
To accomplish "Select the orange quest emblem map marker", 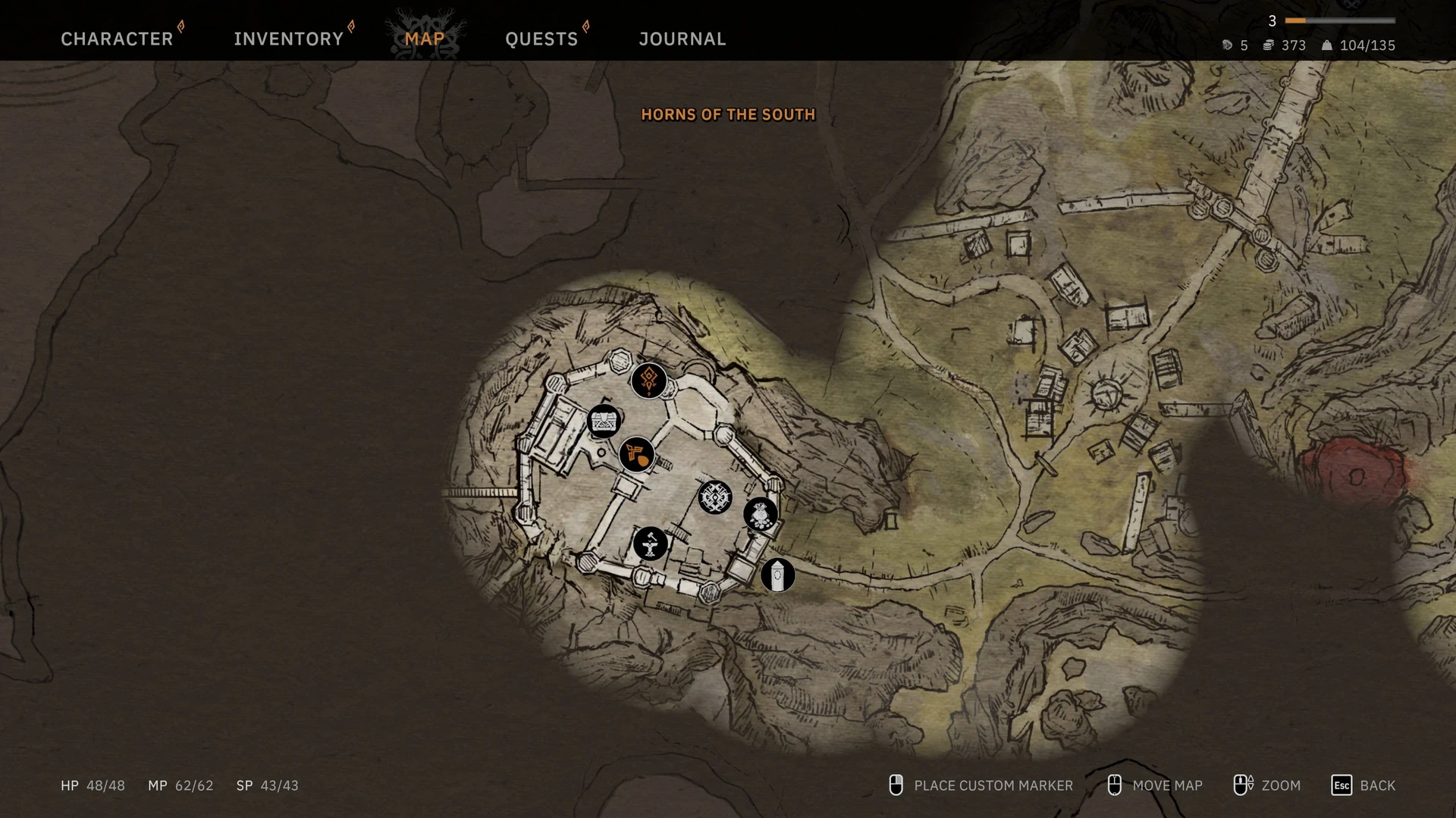I will pyautogui.click(x=648, y=380).
